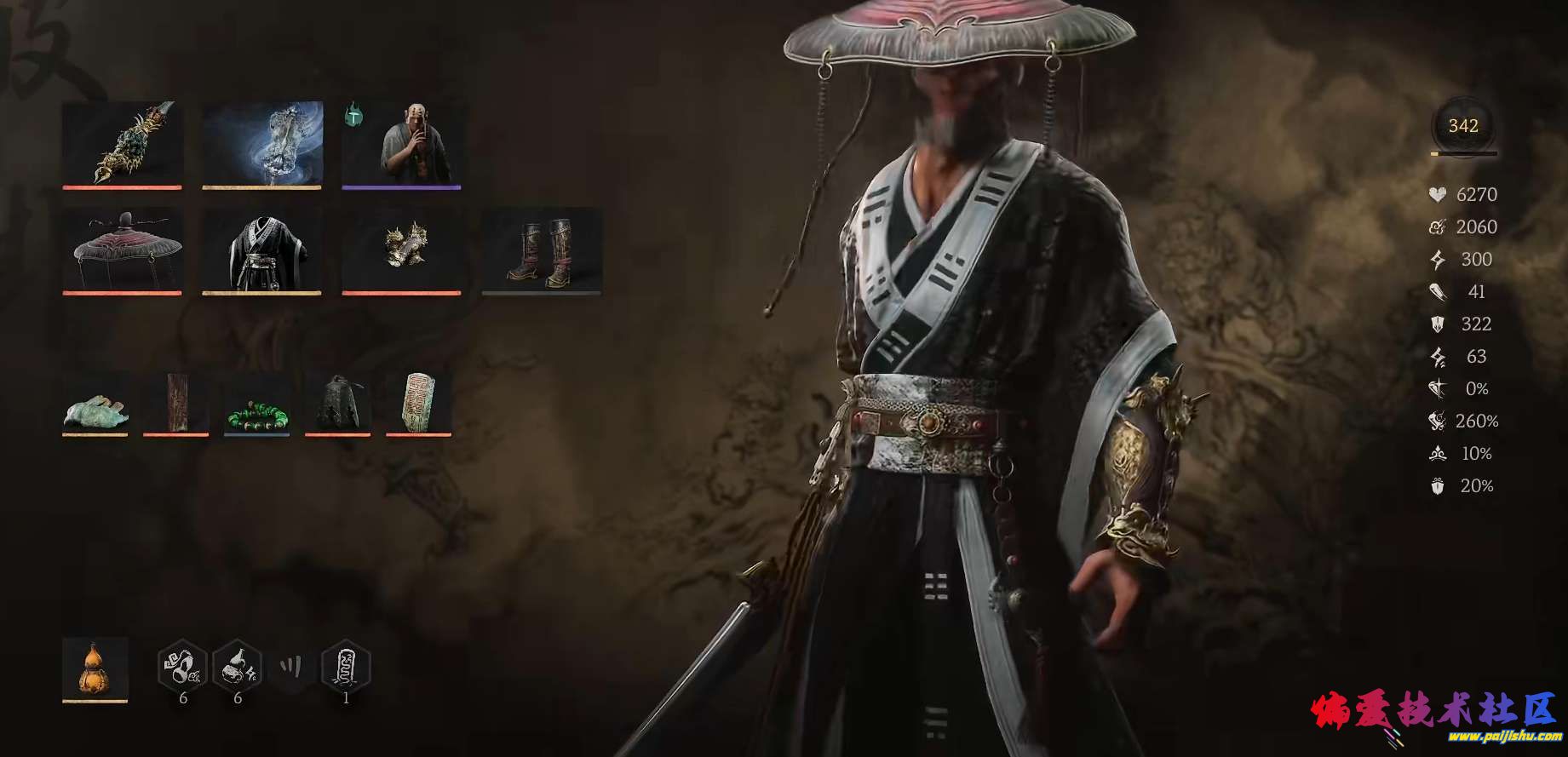Select the carved stone tablet curio
The image size is (1568, 757).
coord(418,404)
